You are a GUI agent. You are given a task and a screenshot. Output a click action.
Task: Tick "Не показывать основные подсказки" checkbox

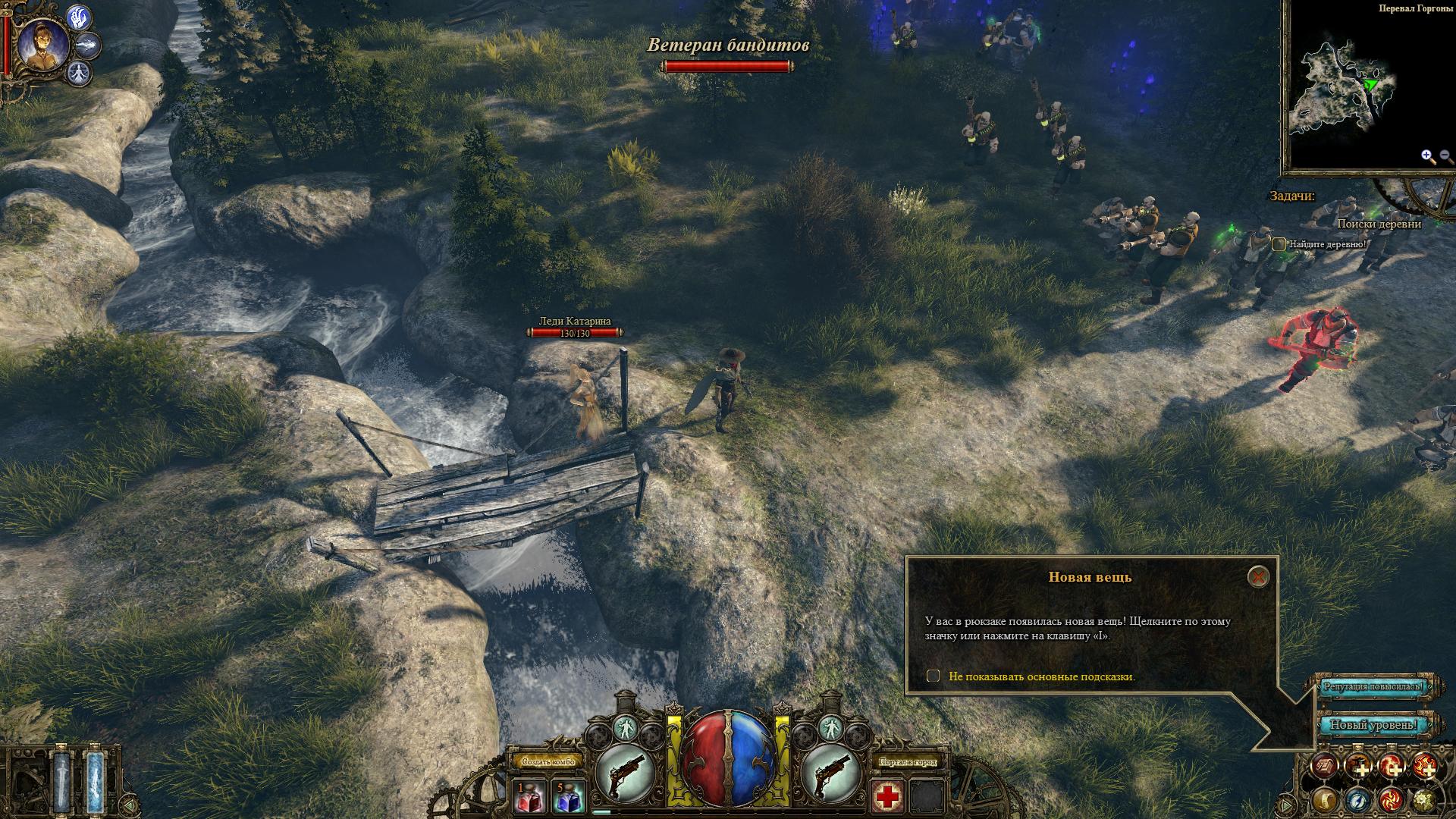tap(934, 676)
